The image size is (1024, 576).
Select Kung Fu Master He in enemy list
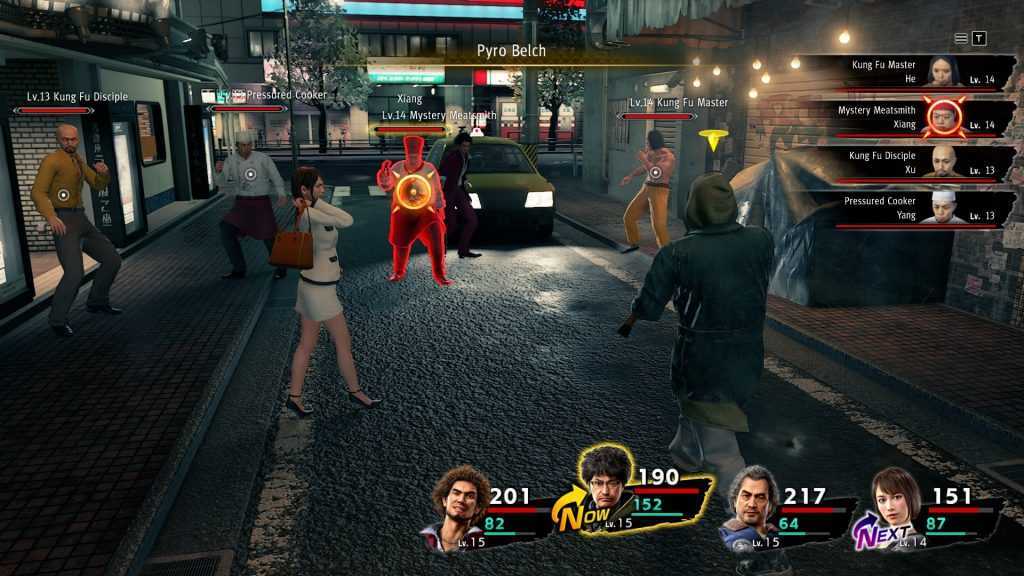point(910,71)
